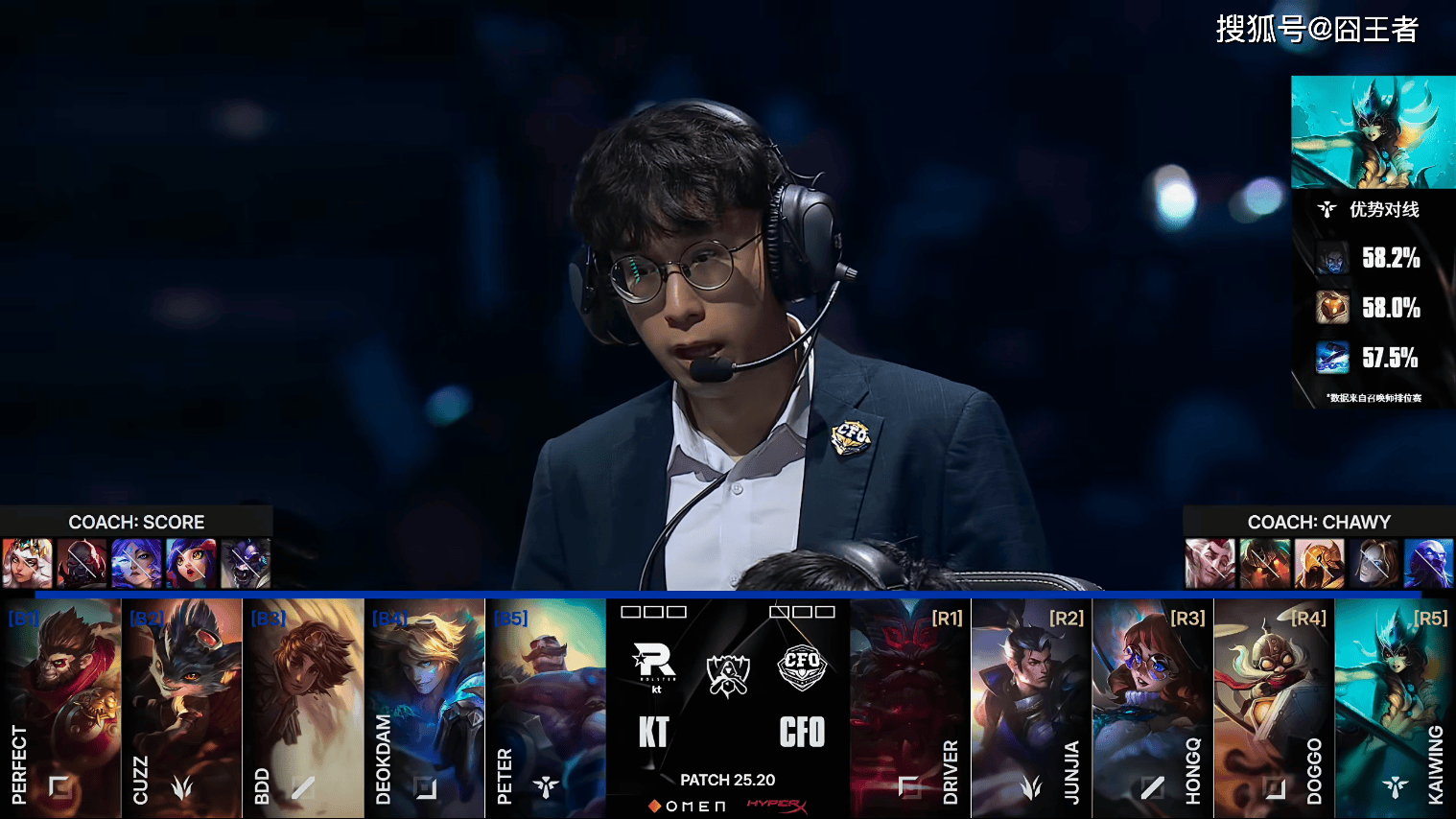The image size is (1456, 819).
Task: Open the large champion portrait above 优势对线
Action: click(1373, 132)
